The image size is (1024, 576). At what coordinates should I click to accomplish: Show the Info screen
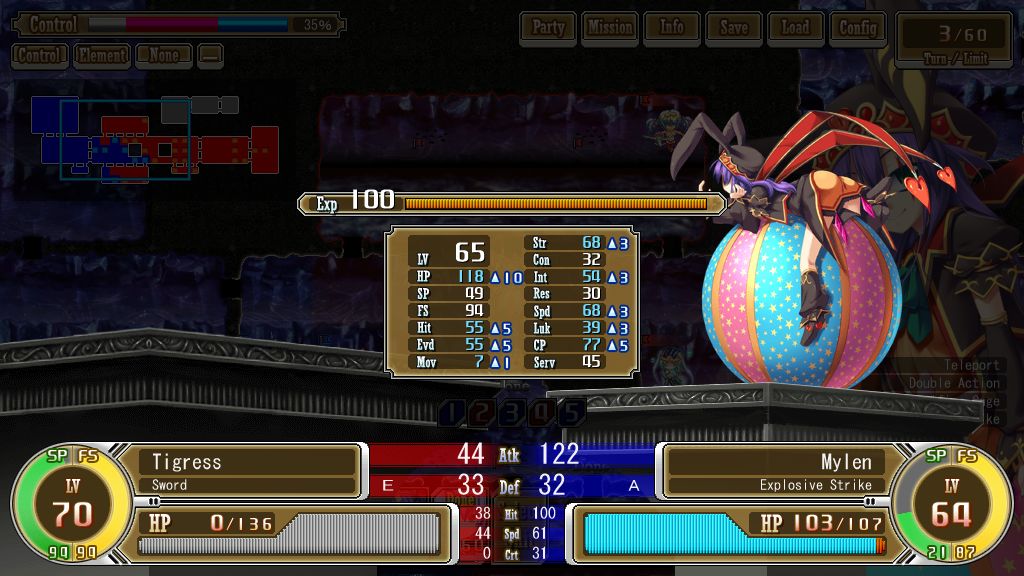(x=672, y=28)
